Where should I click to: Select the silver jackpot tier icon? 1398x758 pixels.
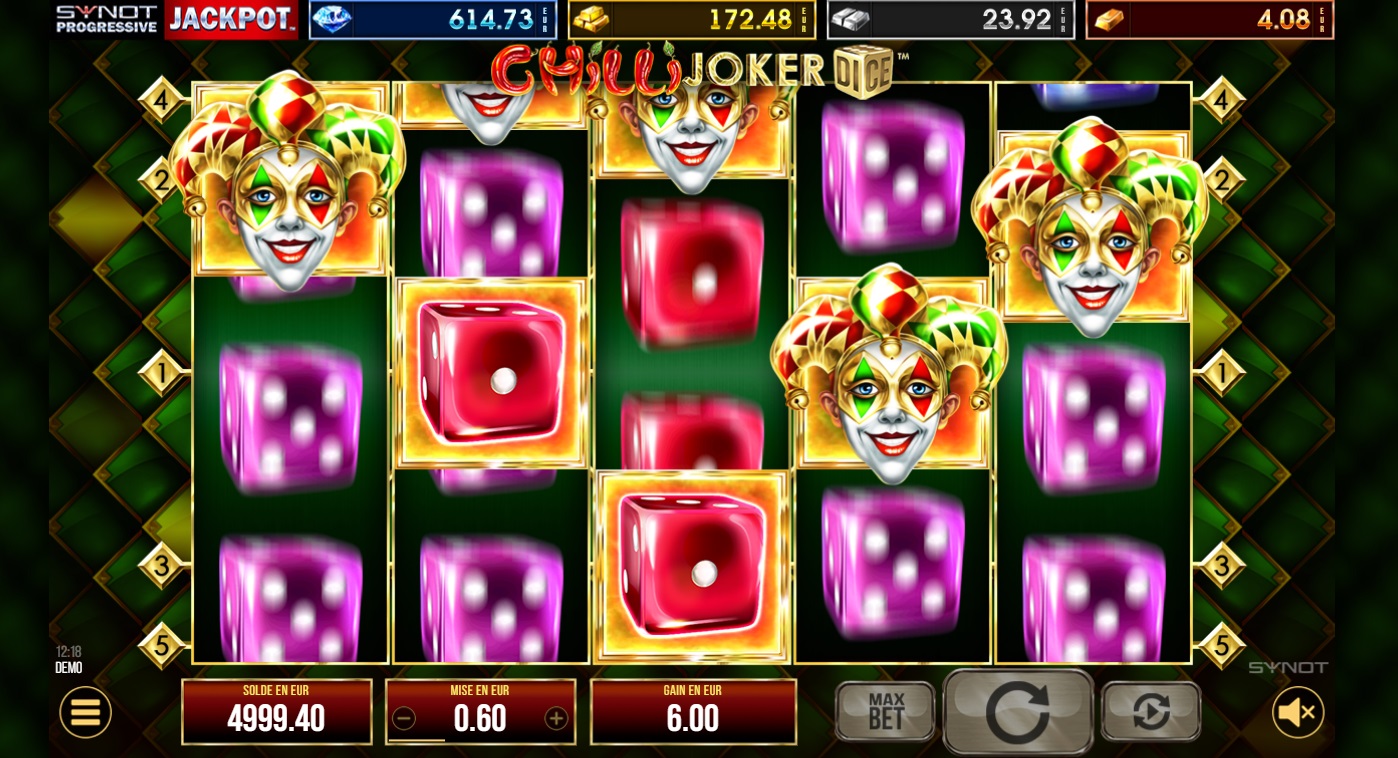851,18
